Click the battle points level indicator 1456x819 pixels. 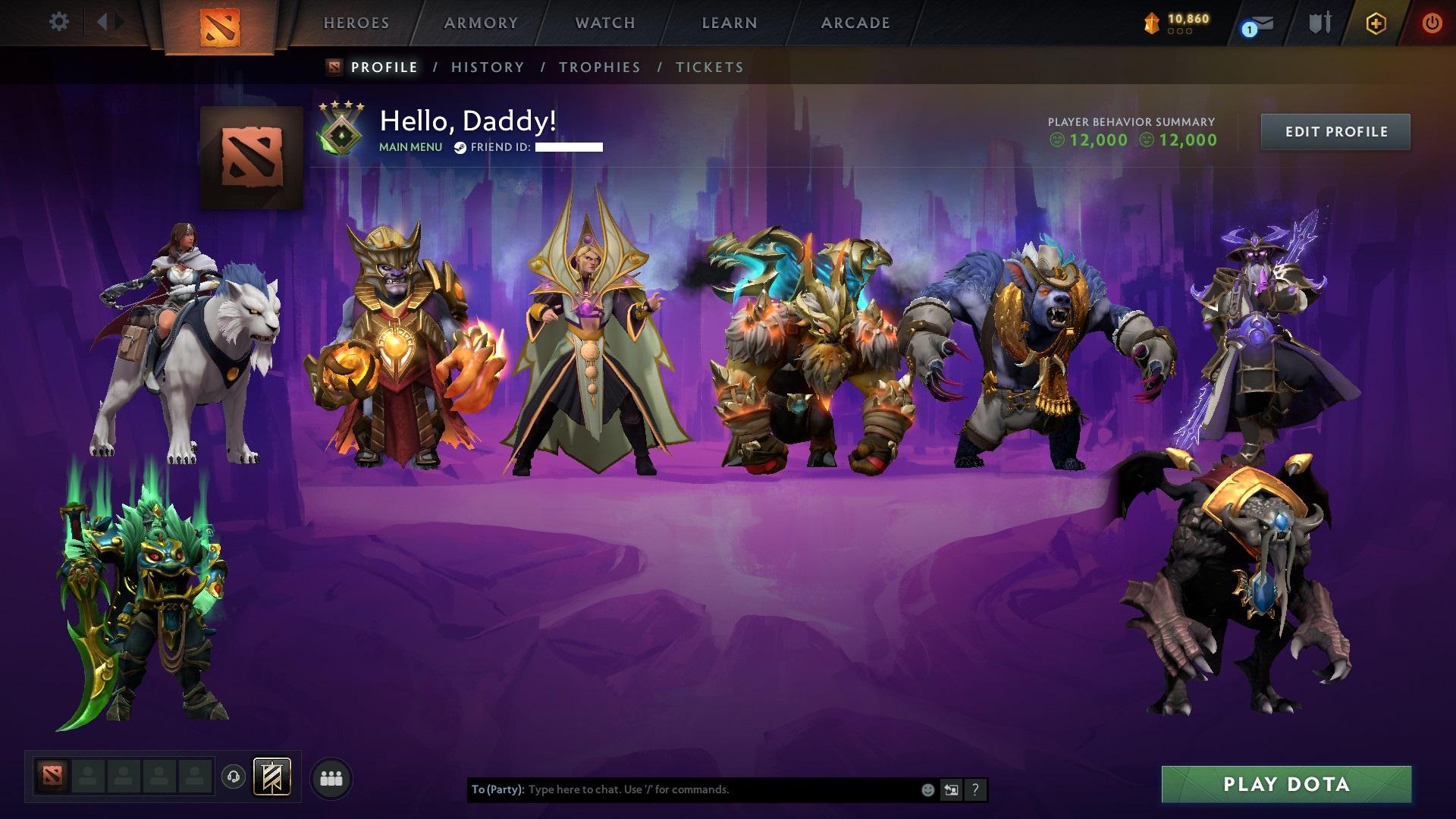click(x=1175, y=24)
